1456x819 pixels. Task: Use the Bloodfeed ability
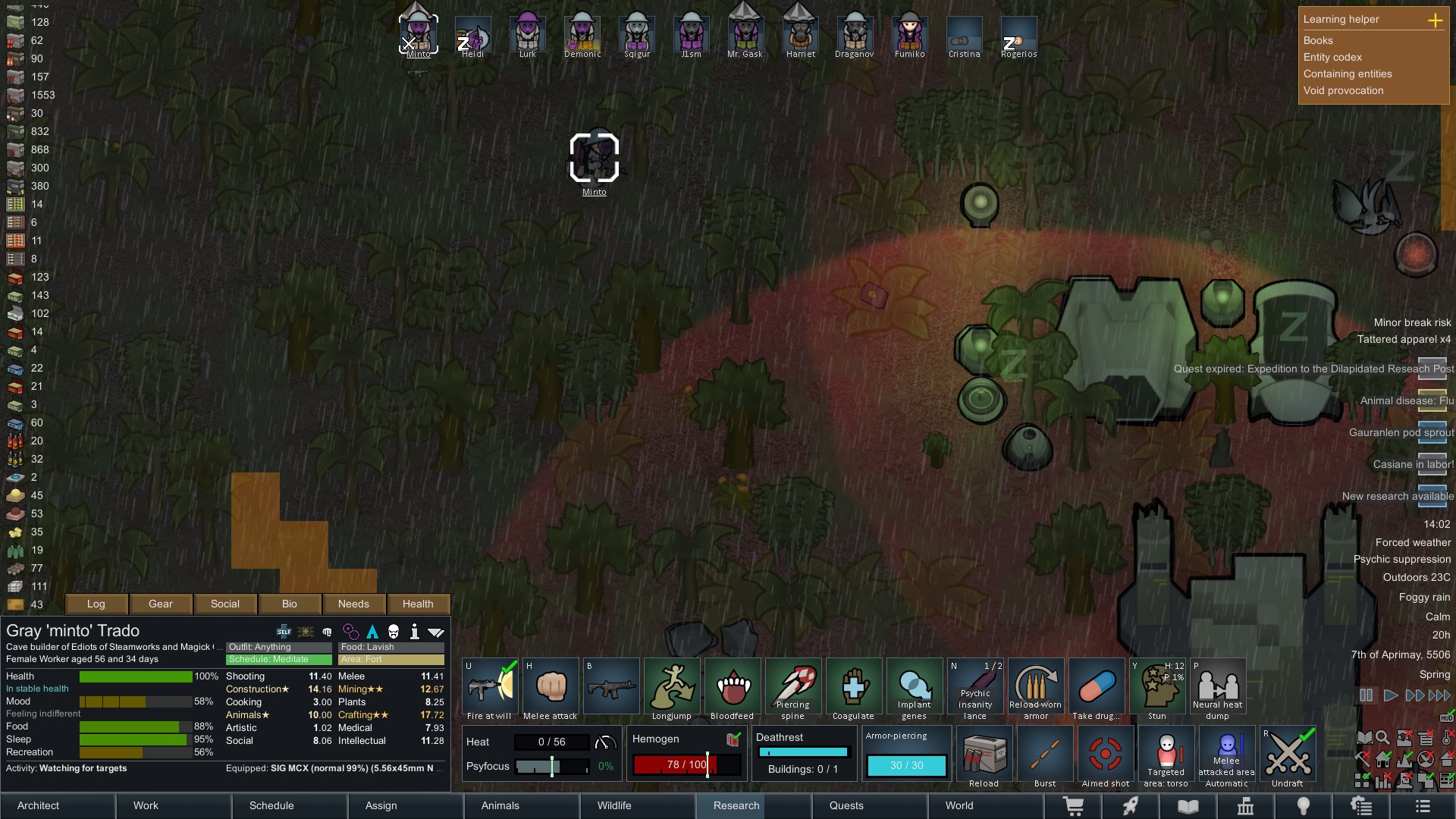point(733,689)
